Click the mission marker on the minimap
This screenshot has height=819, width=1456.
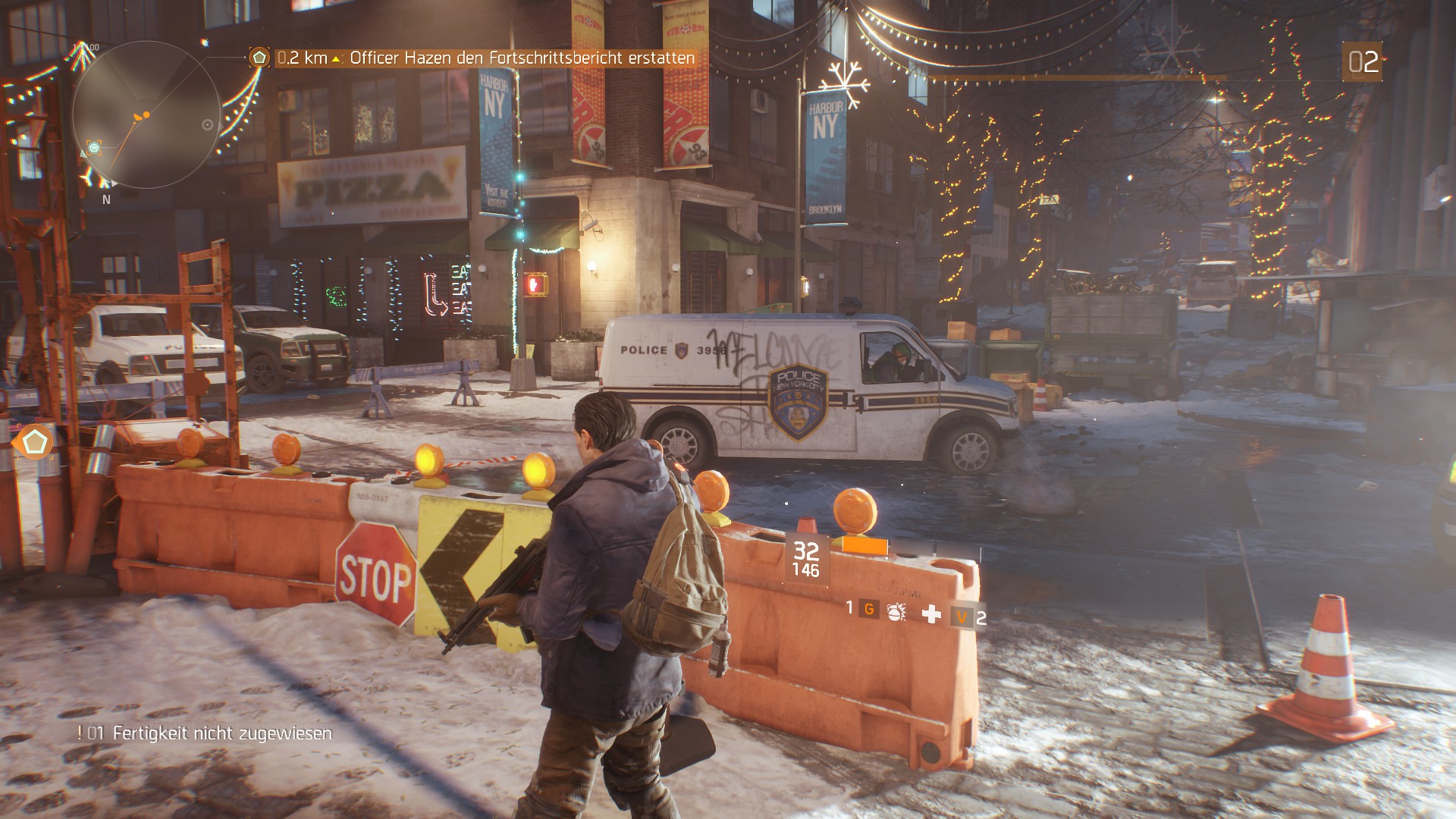[x=94, y=147]
